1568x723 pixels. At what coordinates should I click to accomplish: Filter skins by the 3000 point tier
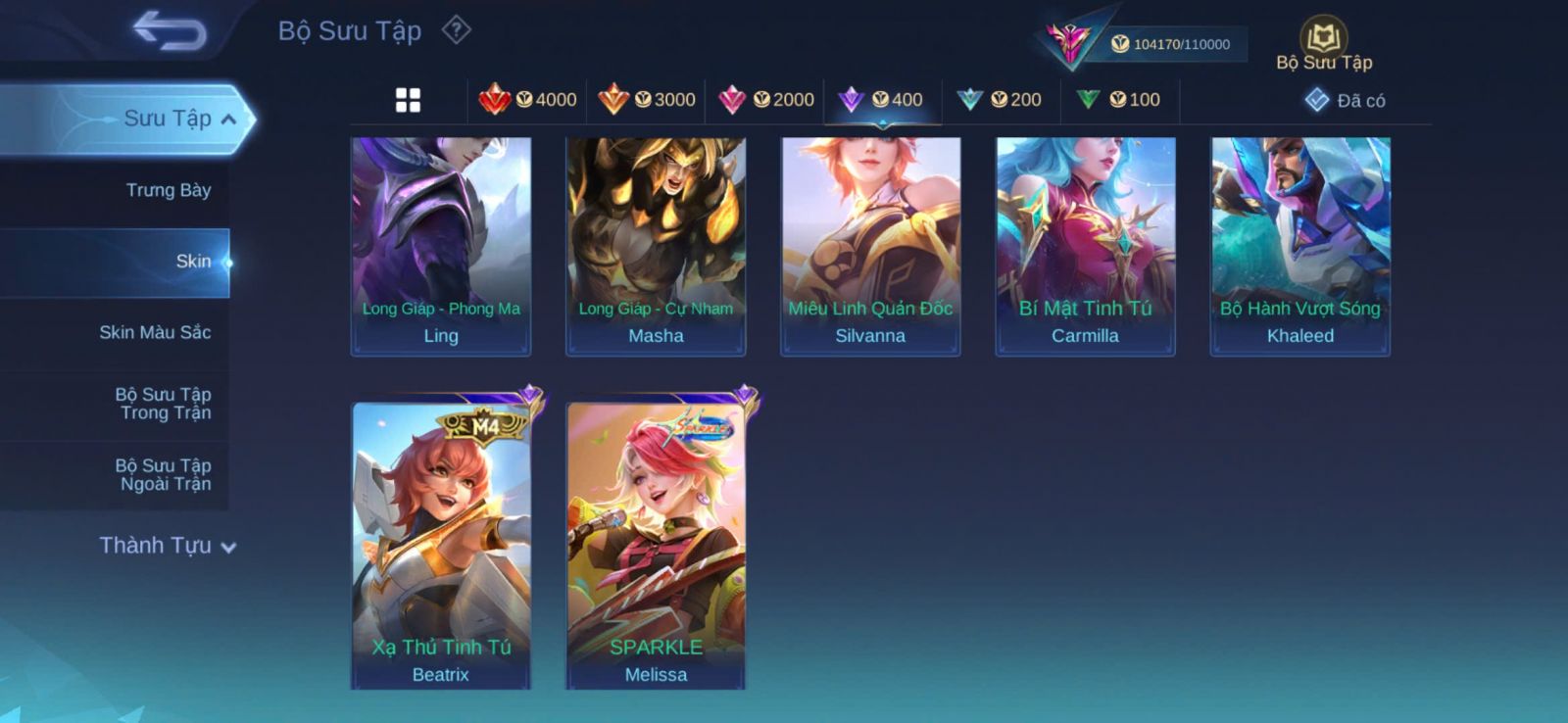click(647, 100)
